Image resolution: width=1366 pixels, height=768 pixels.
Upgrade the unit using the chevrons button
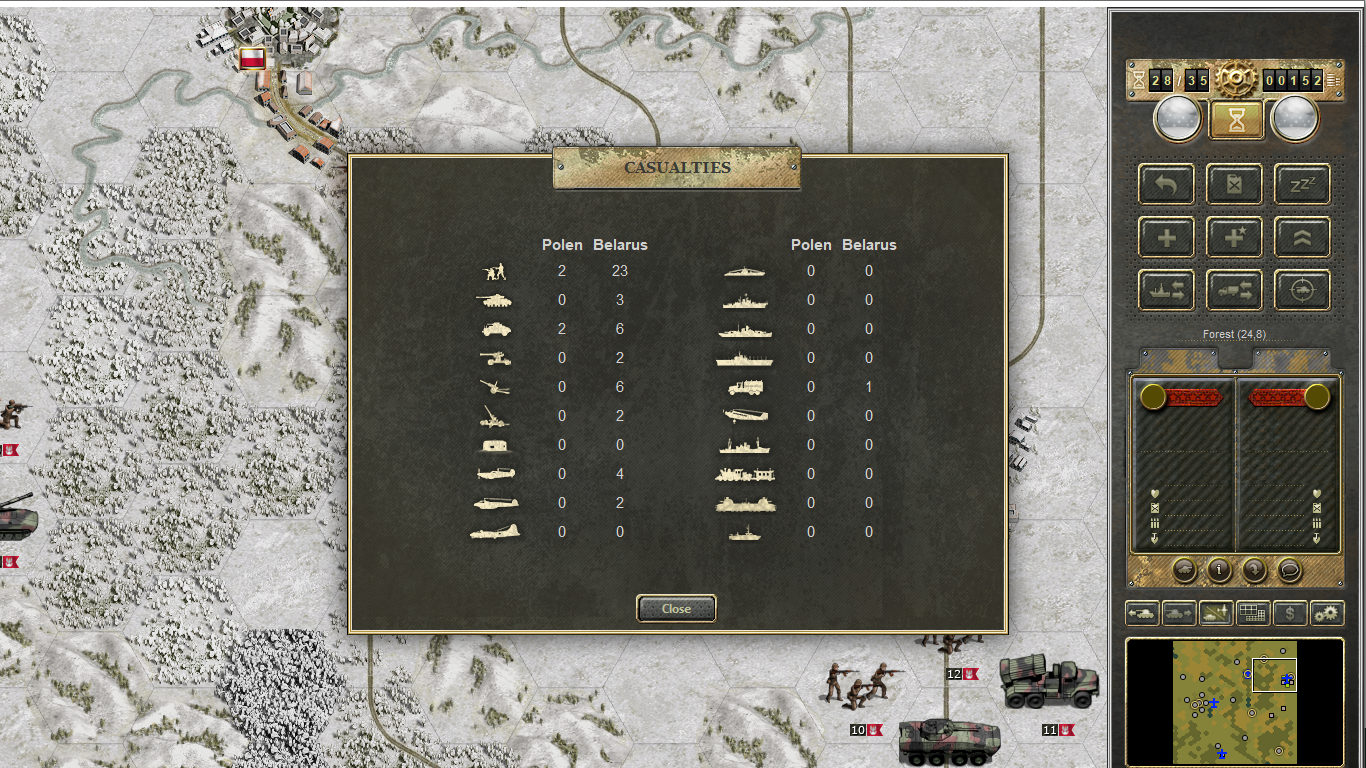(x=1302, y=237)
